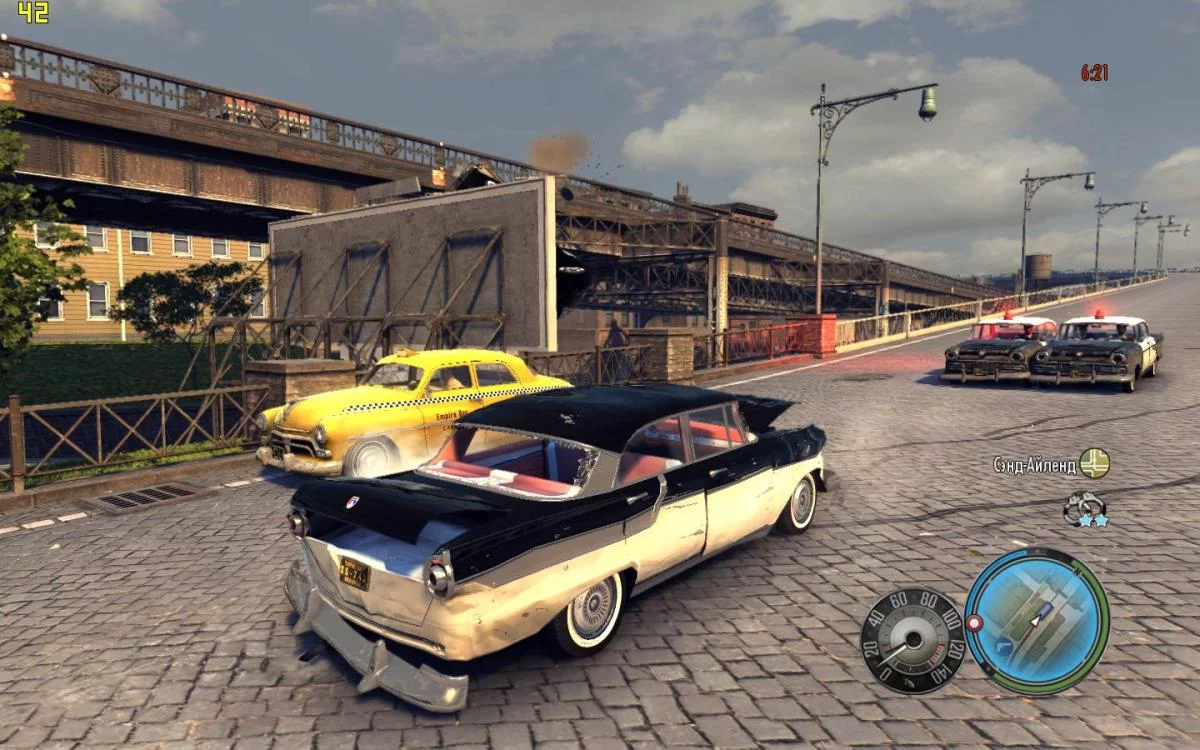Click the Сэнд-Айленд district map icon
1200x750 pixels.
coord(1094,463)
